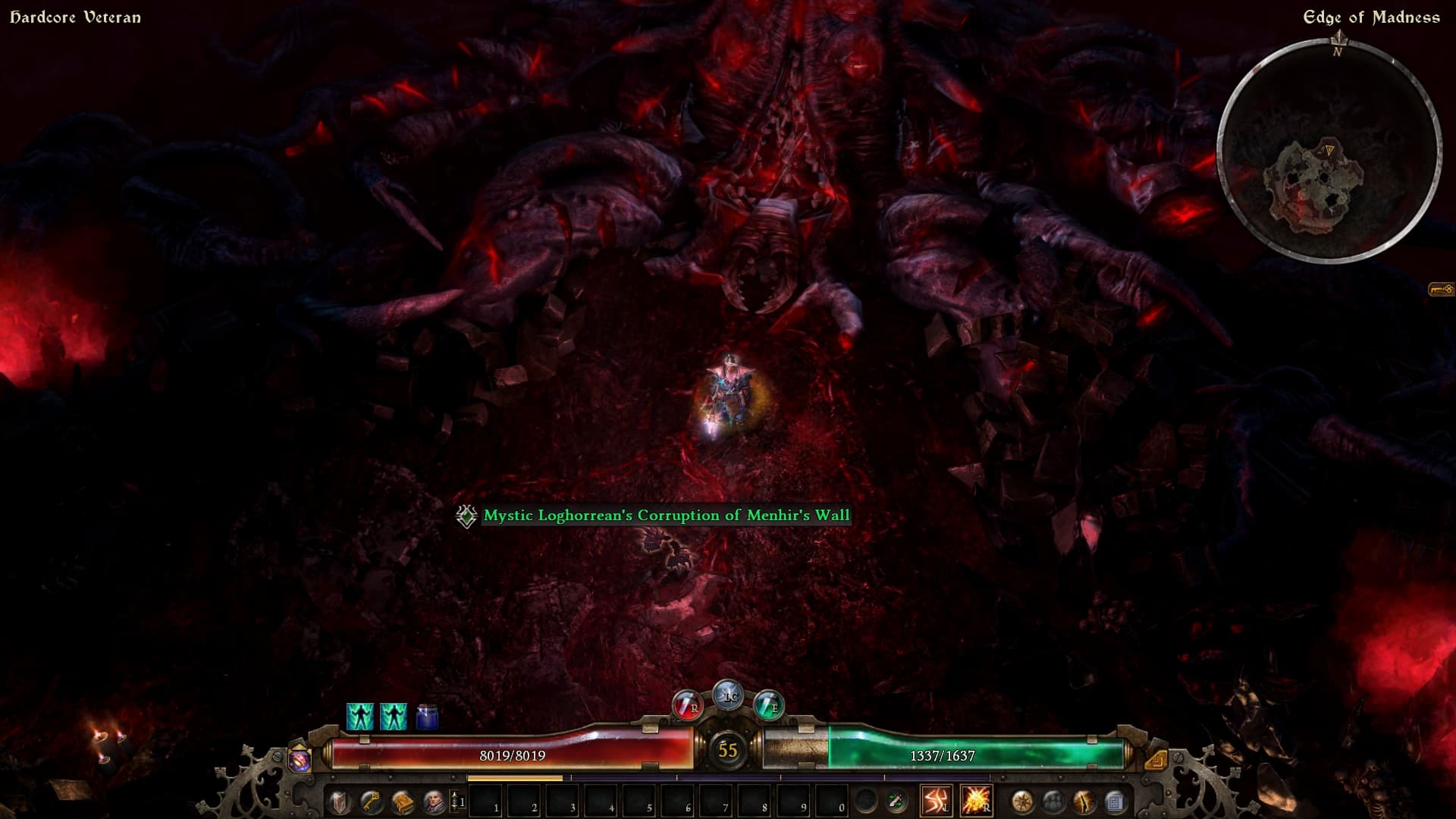Open the quest log portrait icon

tap(433, 802)
